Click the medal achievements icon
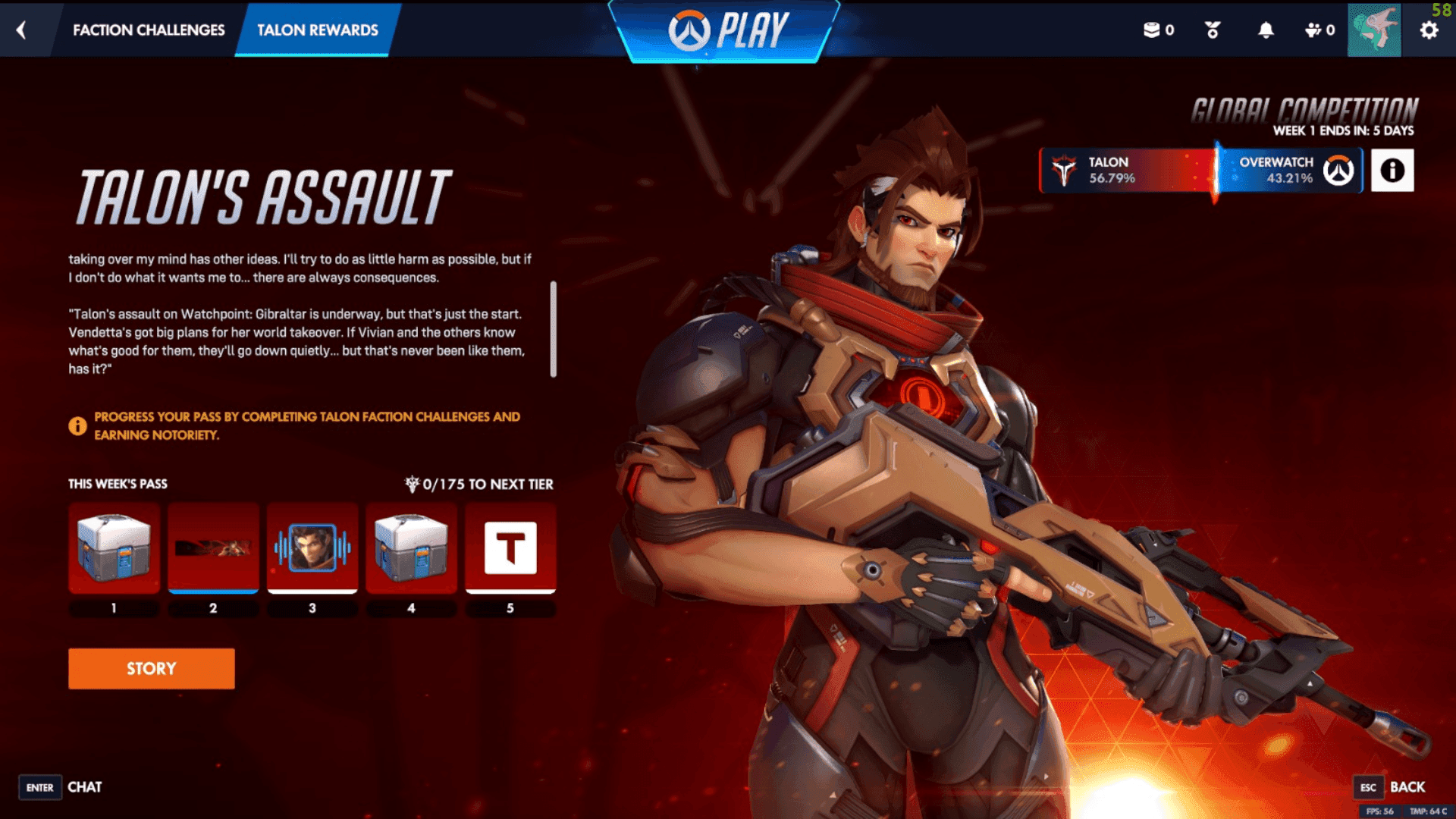The image size is (1456, 819). pos(1211,30)
